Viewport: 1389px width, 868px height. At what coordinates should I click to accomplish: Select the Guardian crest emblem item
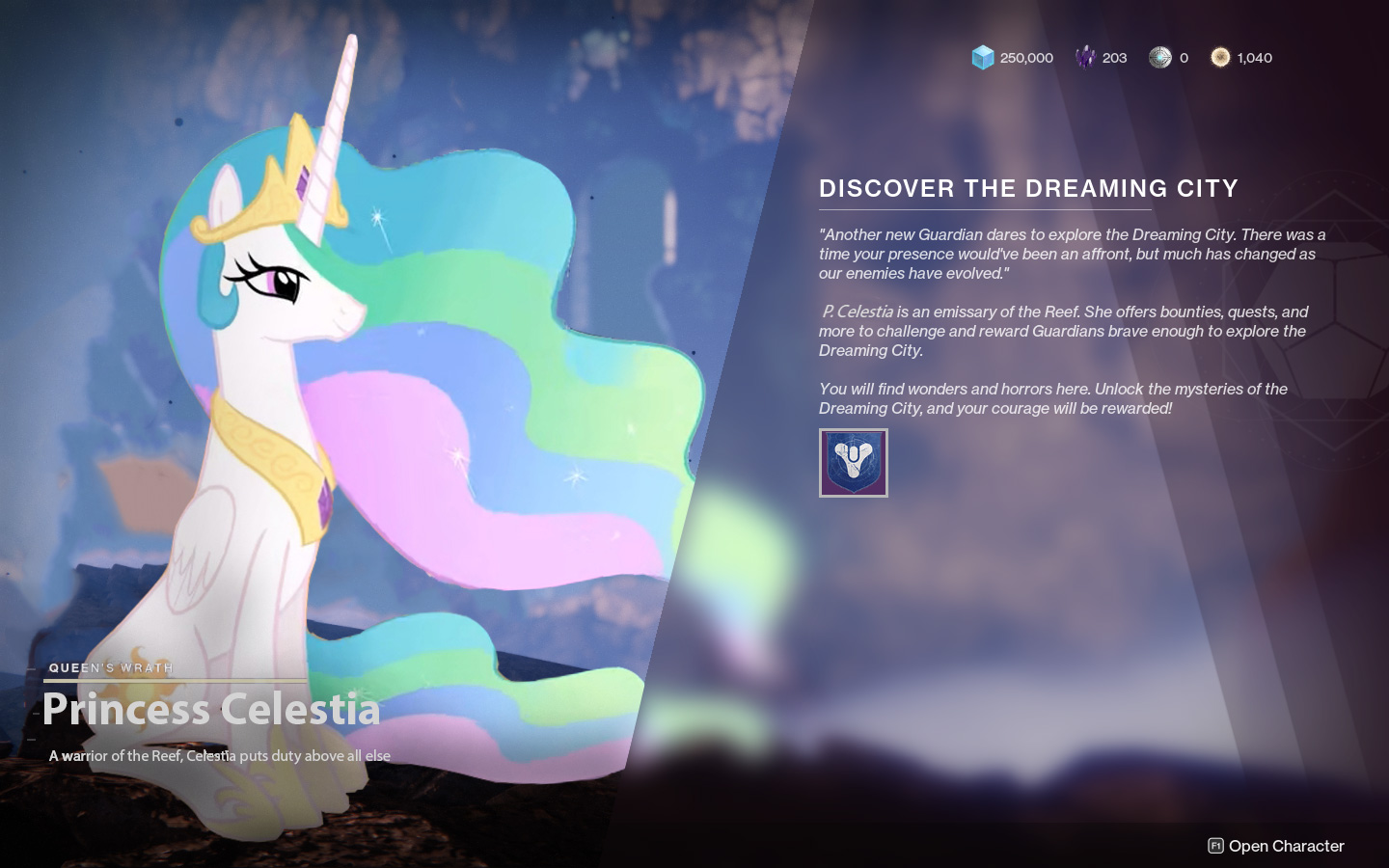click(853, 463)
